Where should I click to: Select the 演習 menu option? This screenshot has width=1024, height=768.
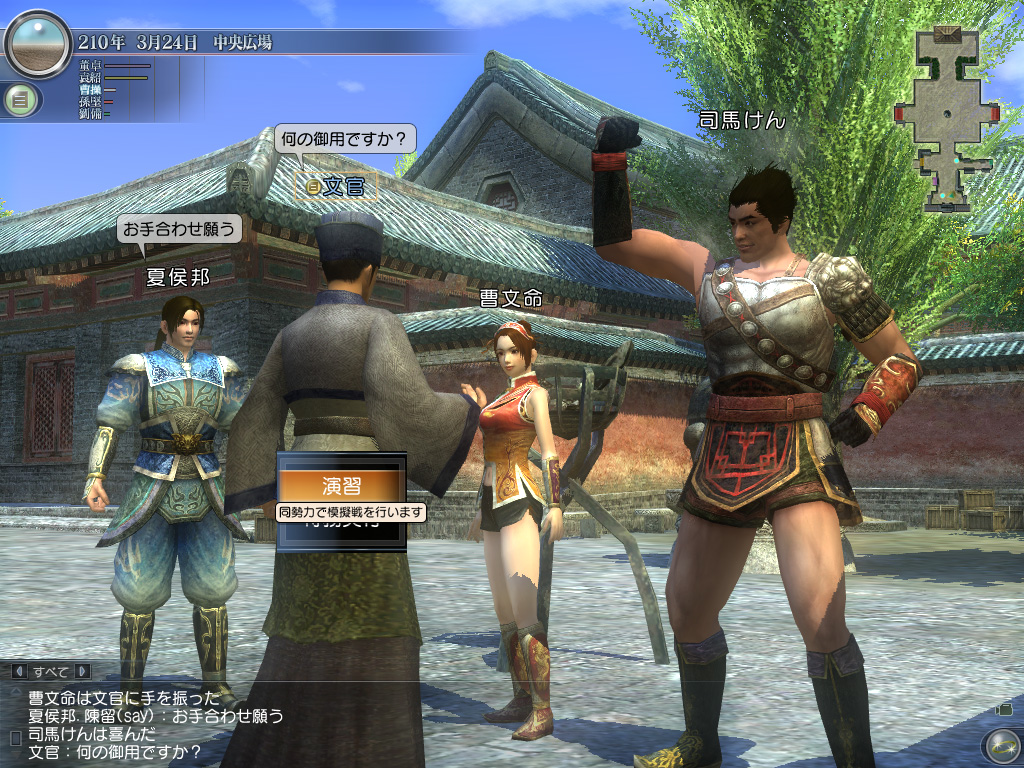(341, 485)
